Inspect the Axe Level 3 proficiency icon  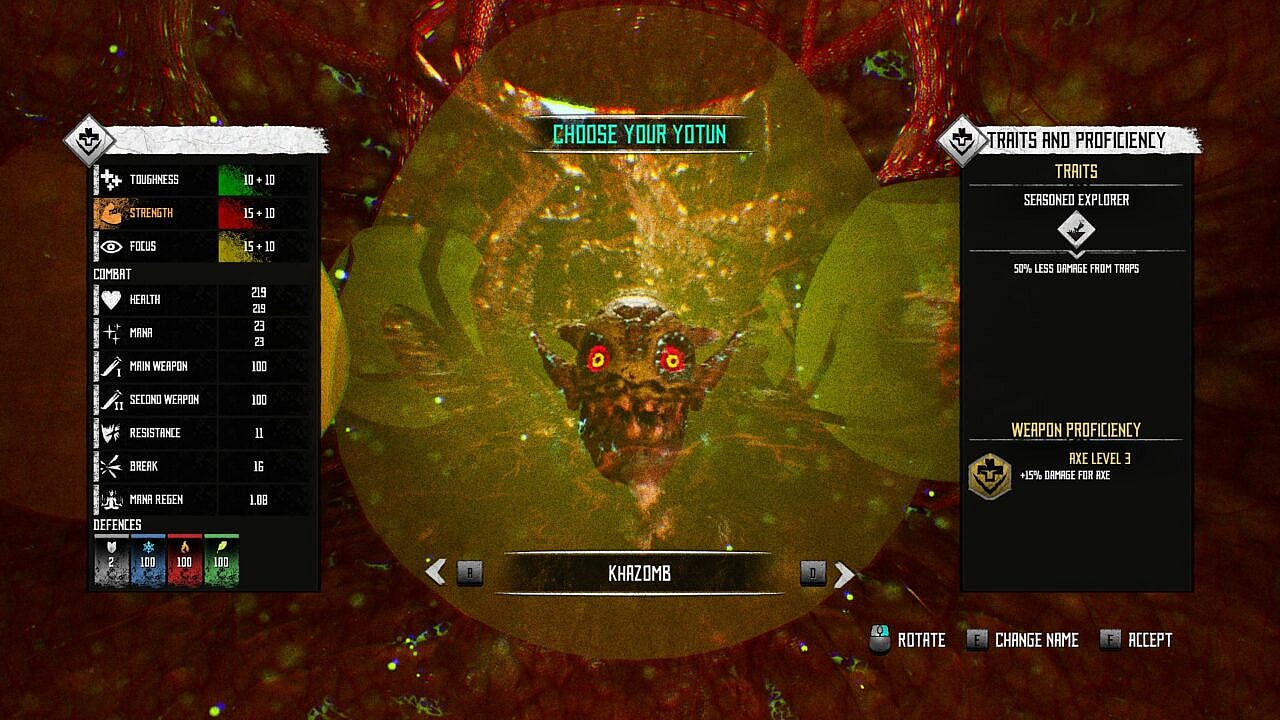coord(990,475)
